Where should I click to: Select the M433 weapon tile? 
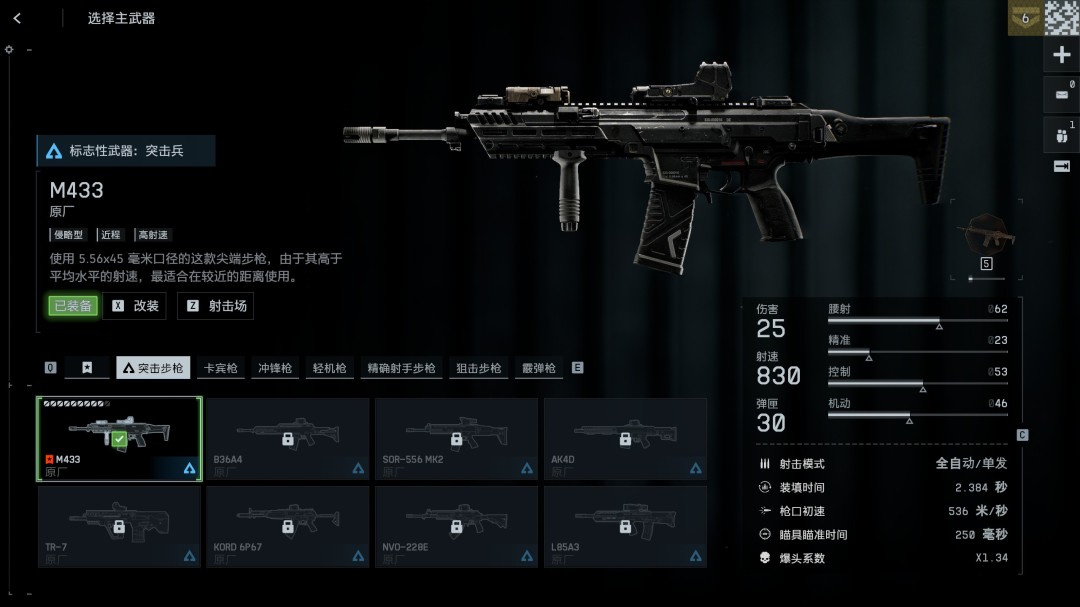coord(119,439)
